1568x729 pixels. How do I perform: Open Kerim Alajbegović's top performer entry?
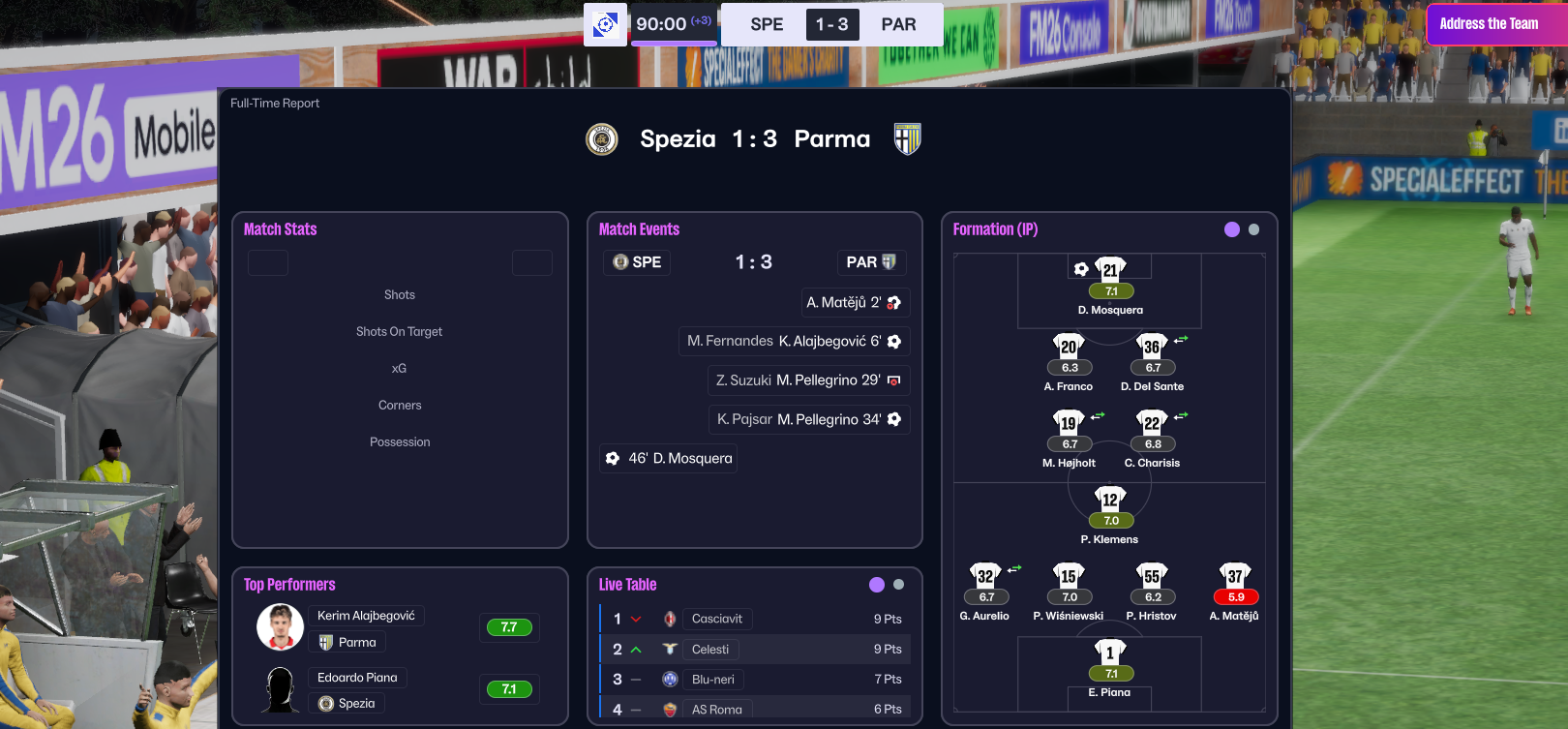click(x=366, y=616)
